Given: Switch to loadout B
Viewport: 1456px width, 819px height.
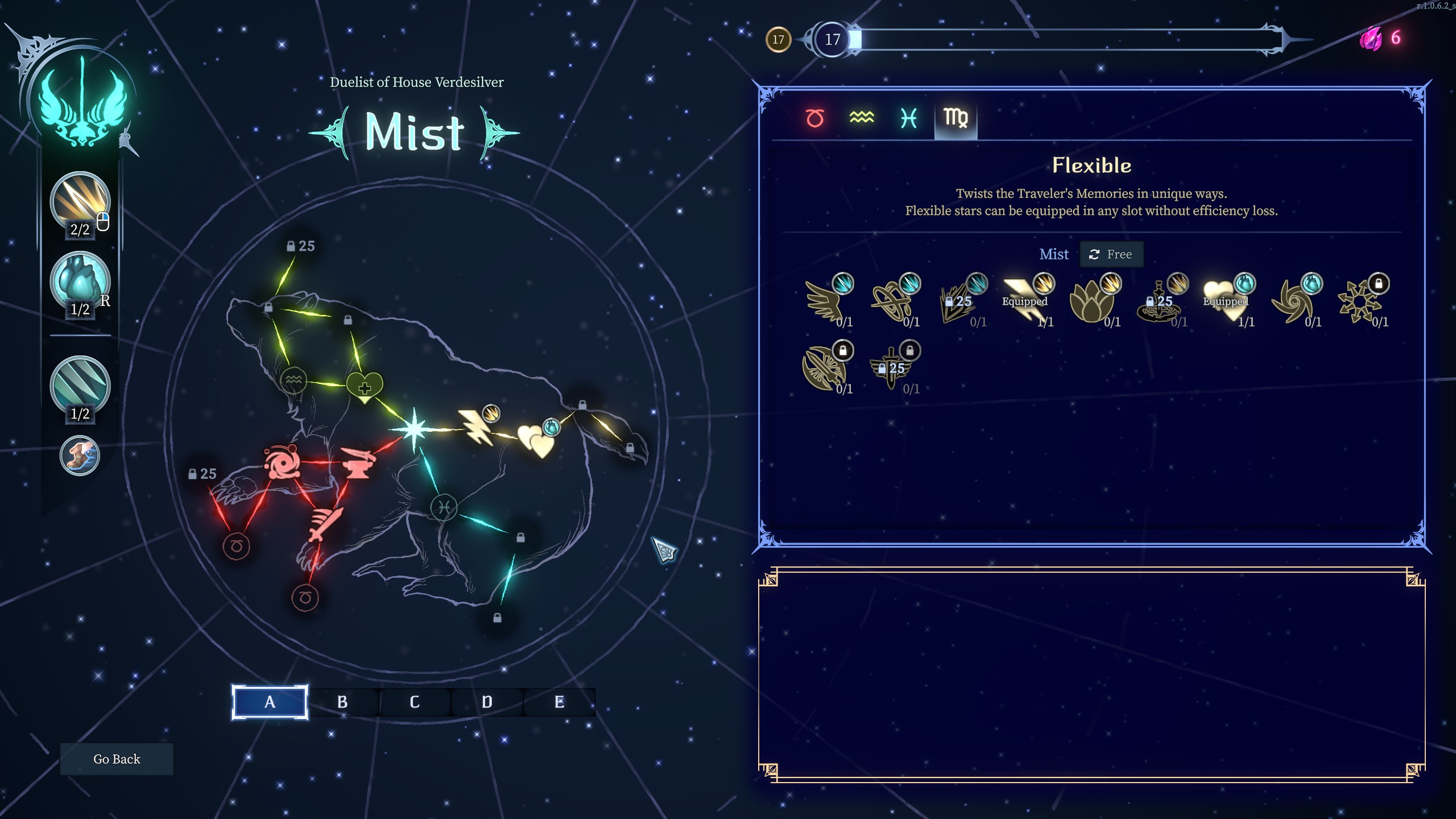Looking at the screenshot, I should [342, 702].
